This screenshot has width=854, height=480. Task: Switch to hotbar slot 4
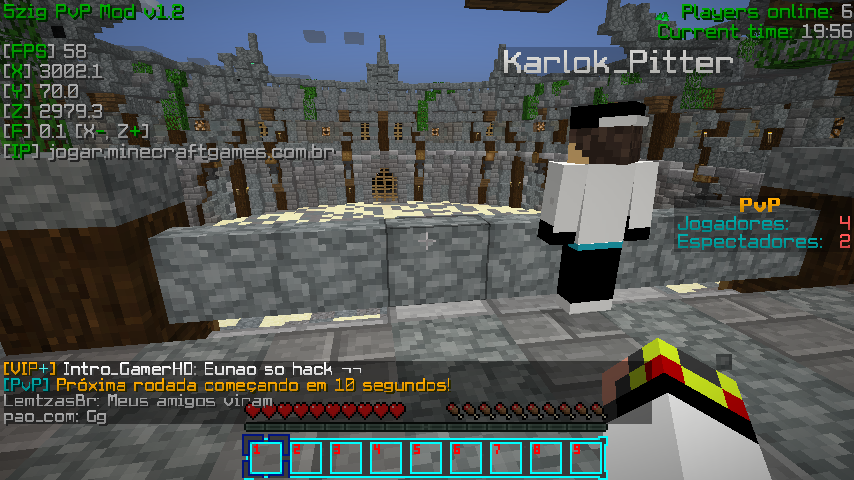[x=385, y=457]
